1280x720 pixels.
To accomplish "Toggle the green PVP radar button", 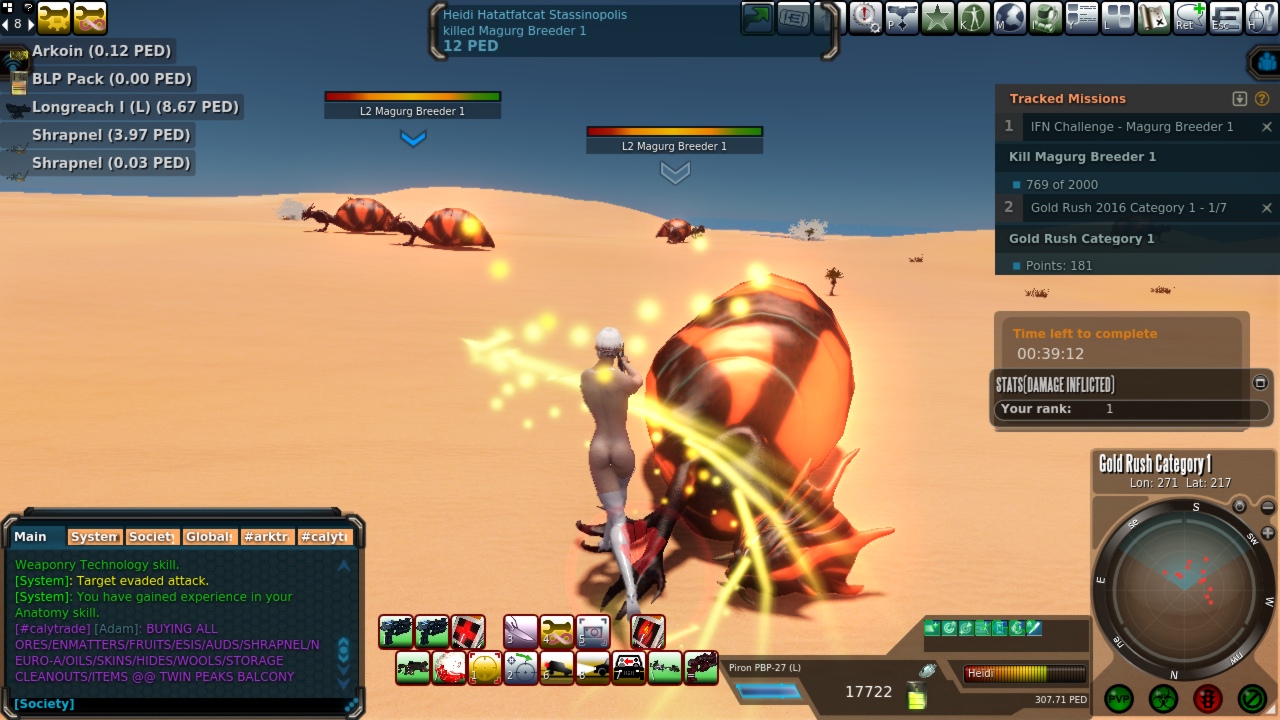I will pos(1118,698).
